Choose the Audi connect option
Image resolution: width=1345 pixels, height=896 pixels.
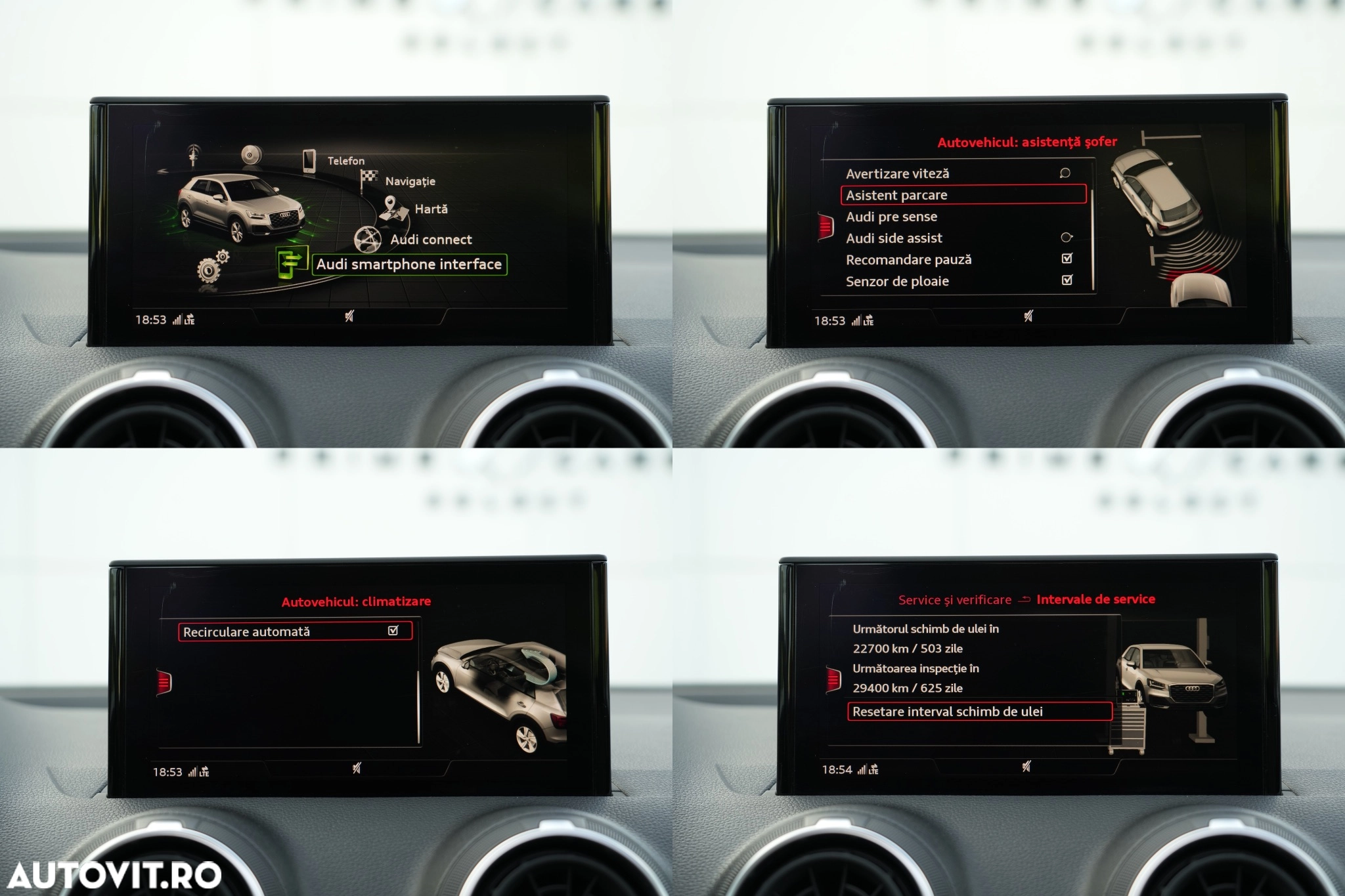tap(431, 240)
